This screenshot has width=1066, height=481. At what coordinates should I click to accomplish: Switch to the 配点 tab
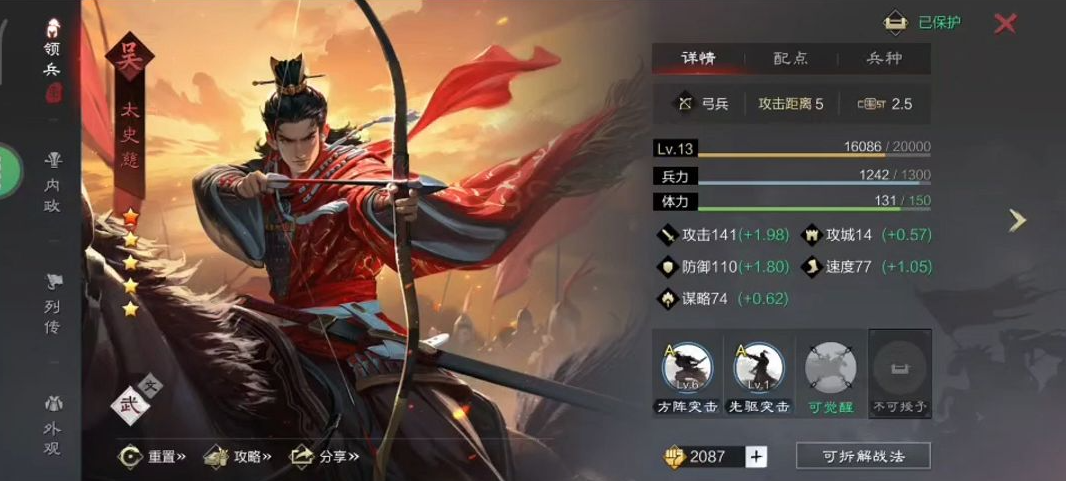coord(790,58)
